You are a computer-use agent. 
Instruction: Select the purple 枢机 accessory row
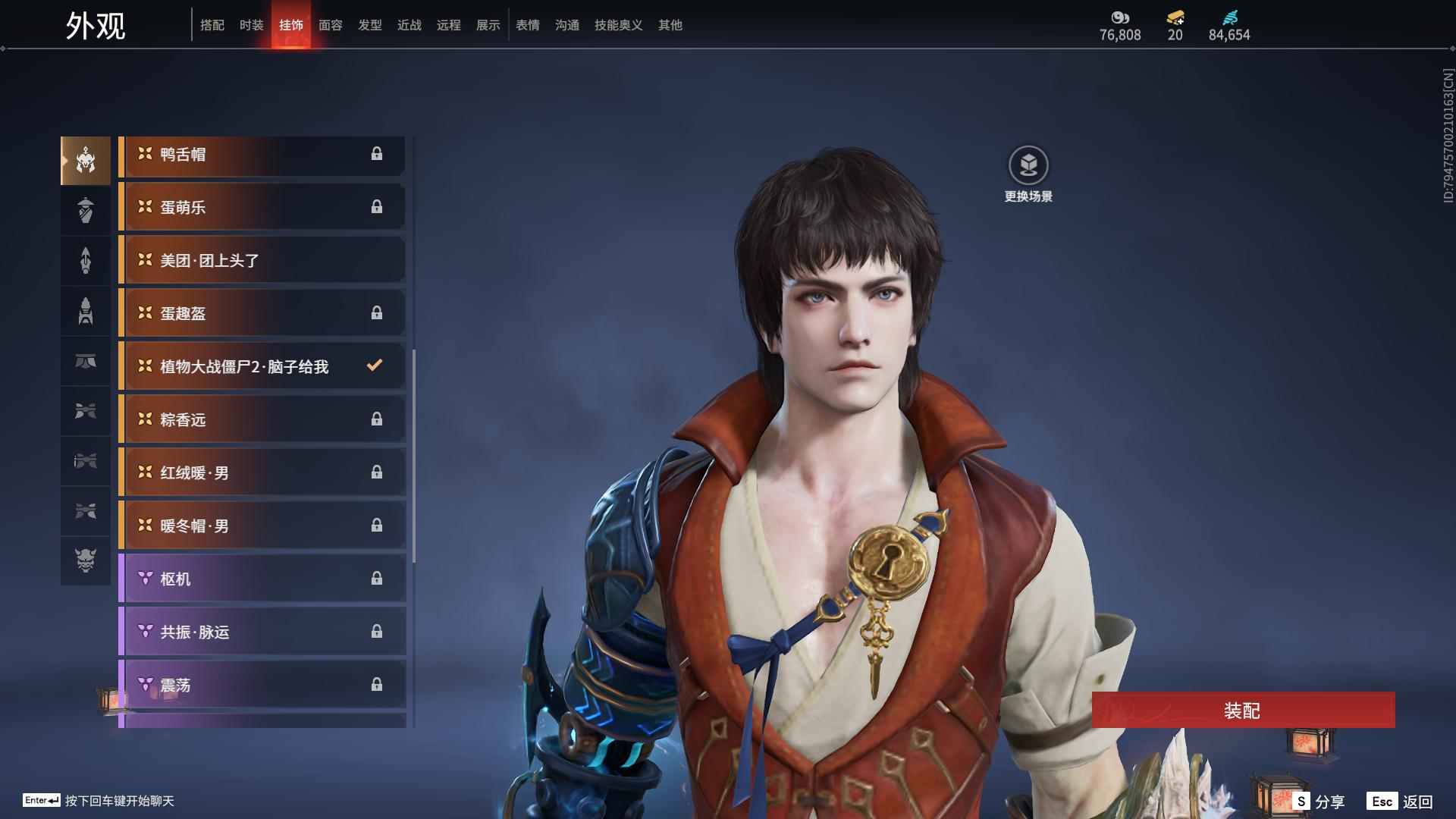262,579
